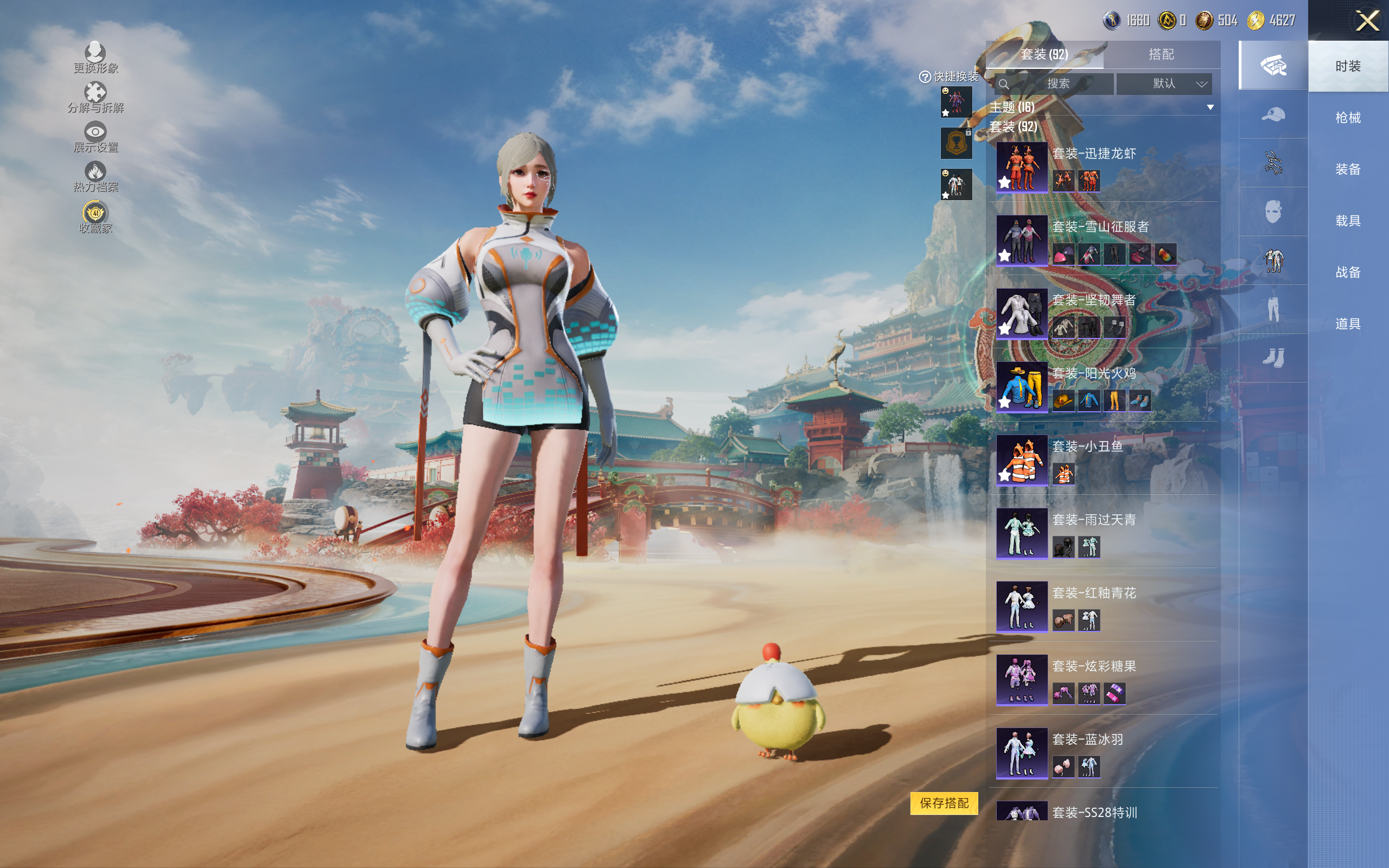Select the 套装-炫彩糖果 outfit
The image size is (1389, 868).
(1022, 680)
